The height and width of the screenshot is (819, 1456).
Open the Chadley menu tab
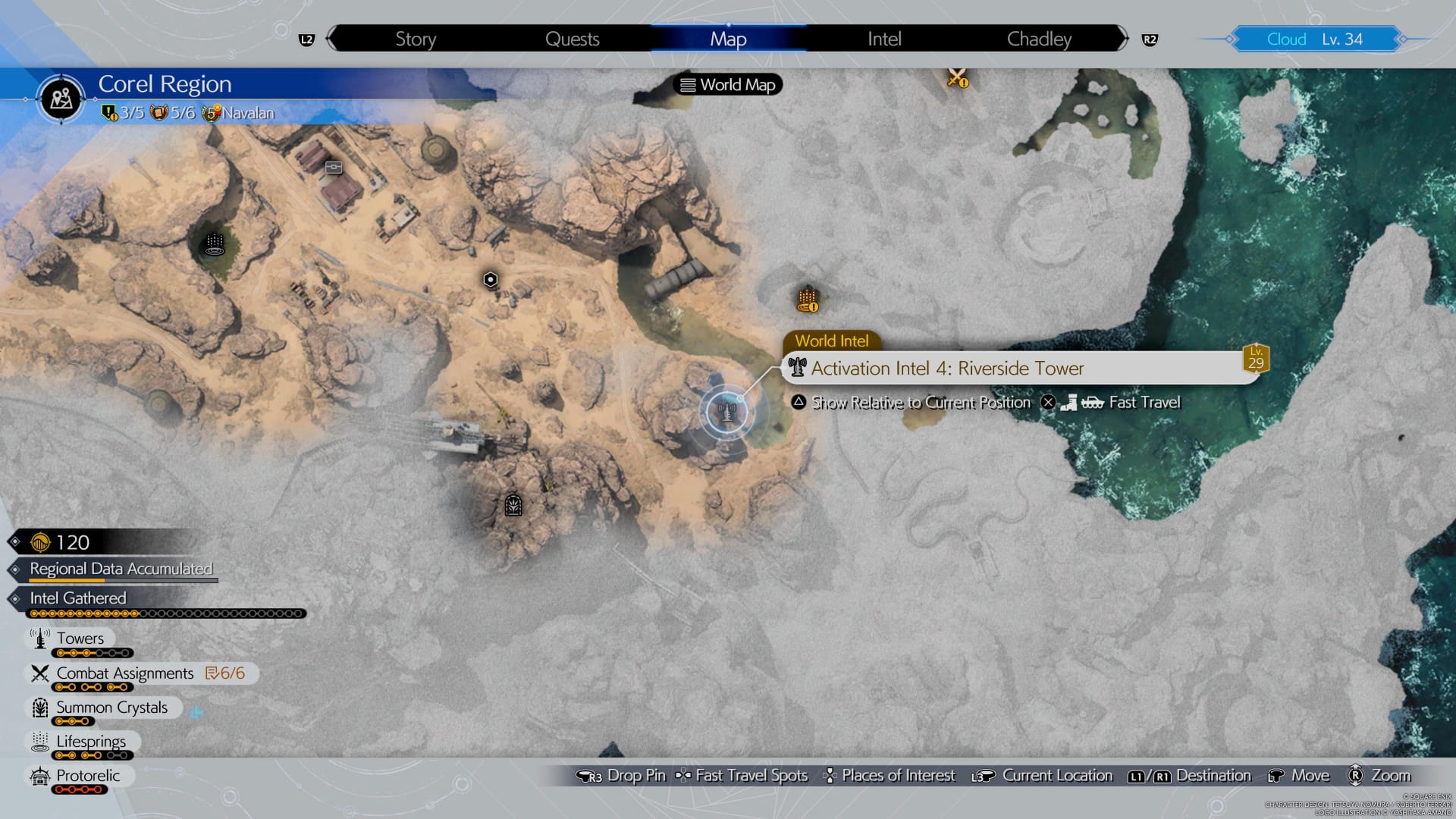tap(1037, 39)
